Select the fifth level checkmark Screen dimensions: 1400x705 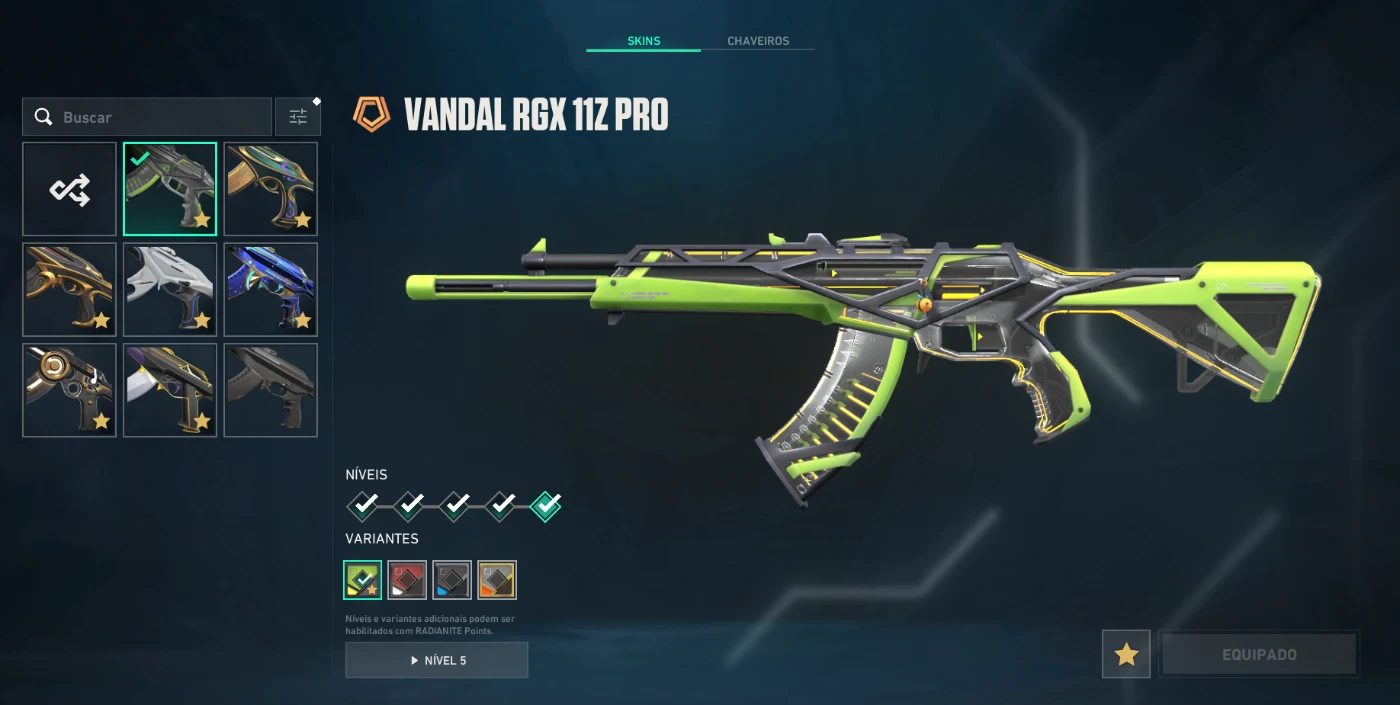[x=546, y=506]
